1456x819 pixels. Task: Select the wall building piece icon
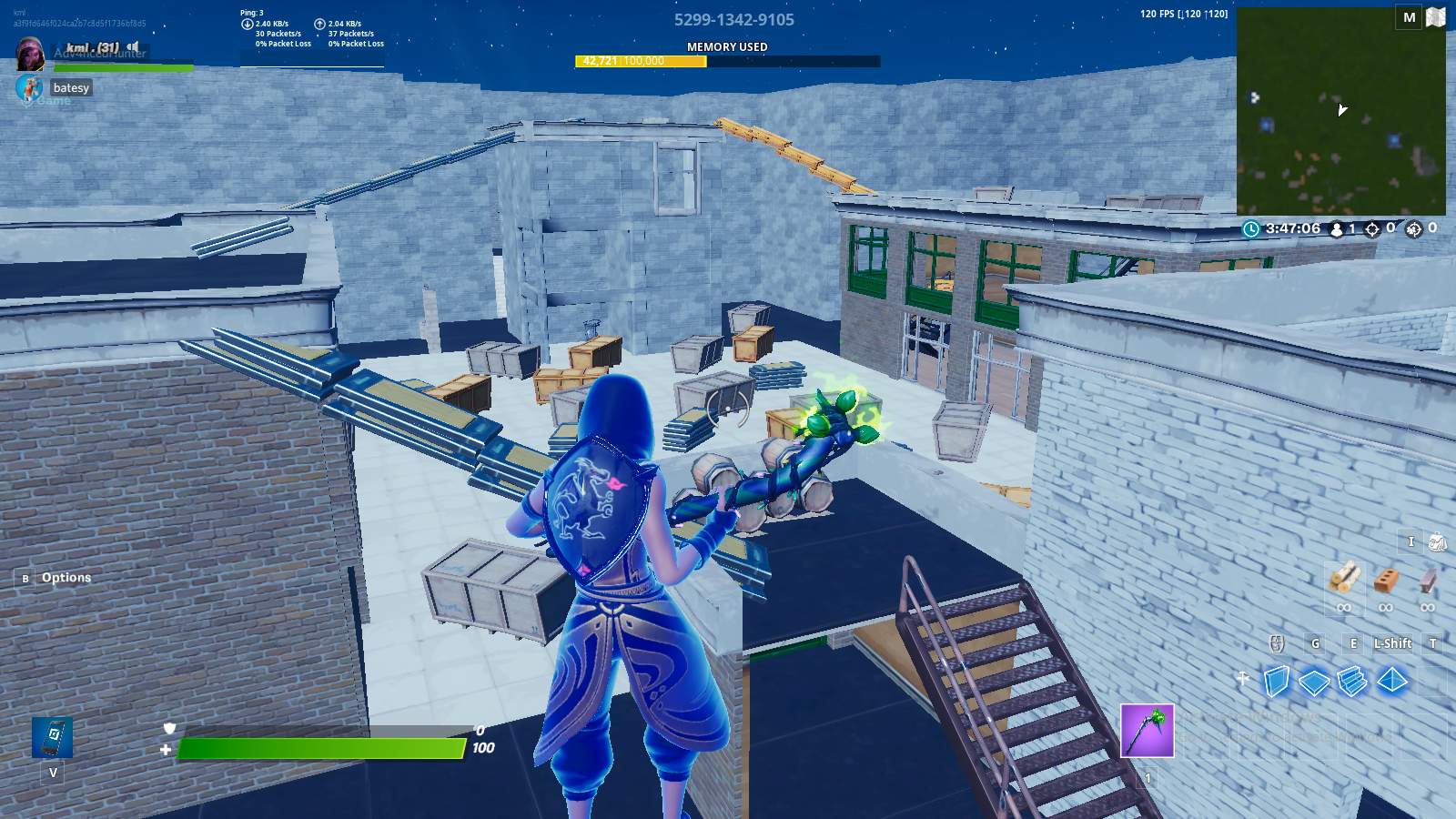(1275, 679)
